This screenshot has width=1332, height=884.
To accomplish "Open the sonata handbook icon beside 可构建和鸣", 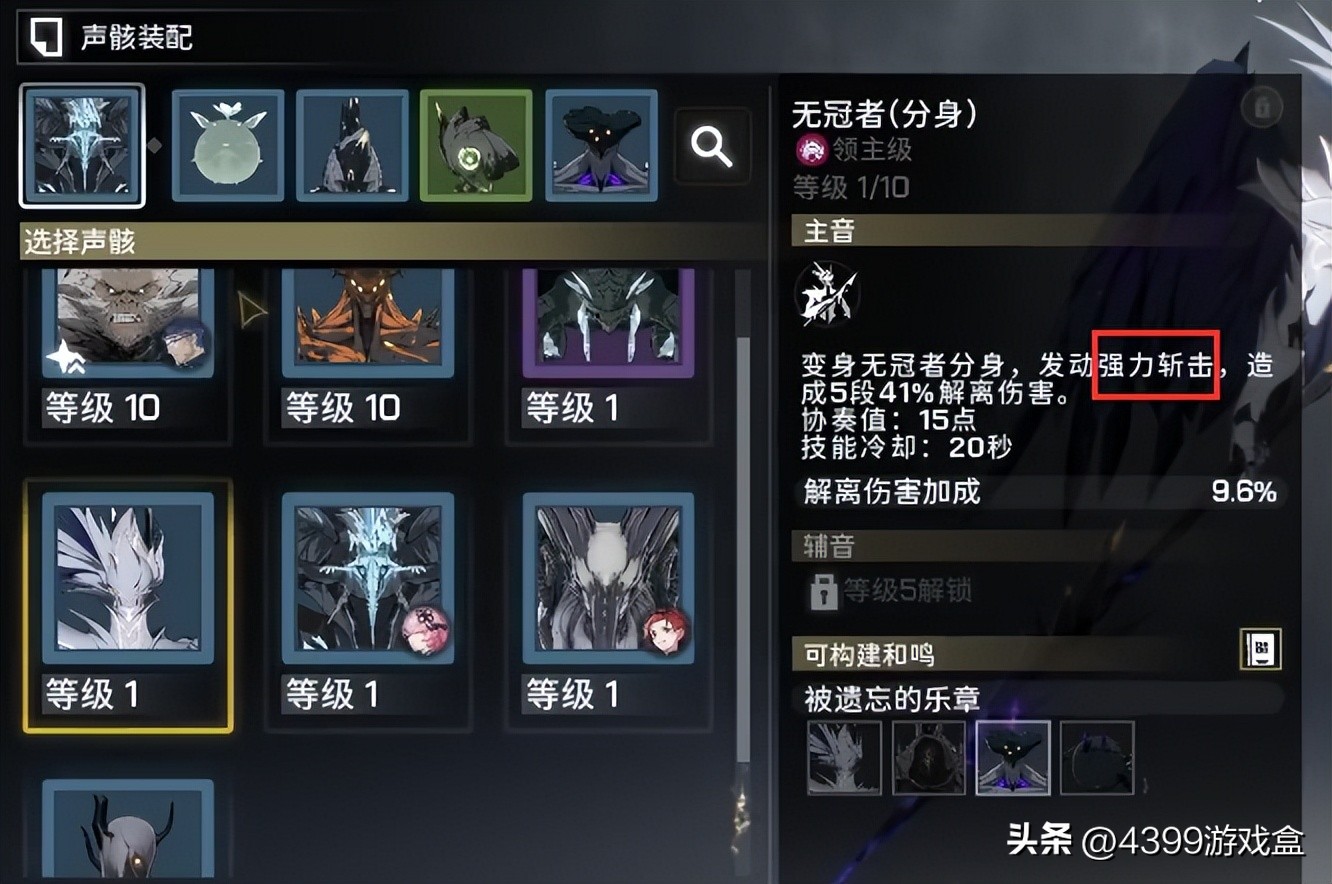I will click(1259, 648).
